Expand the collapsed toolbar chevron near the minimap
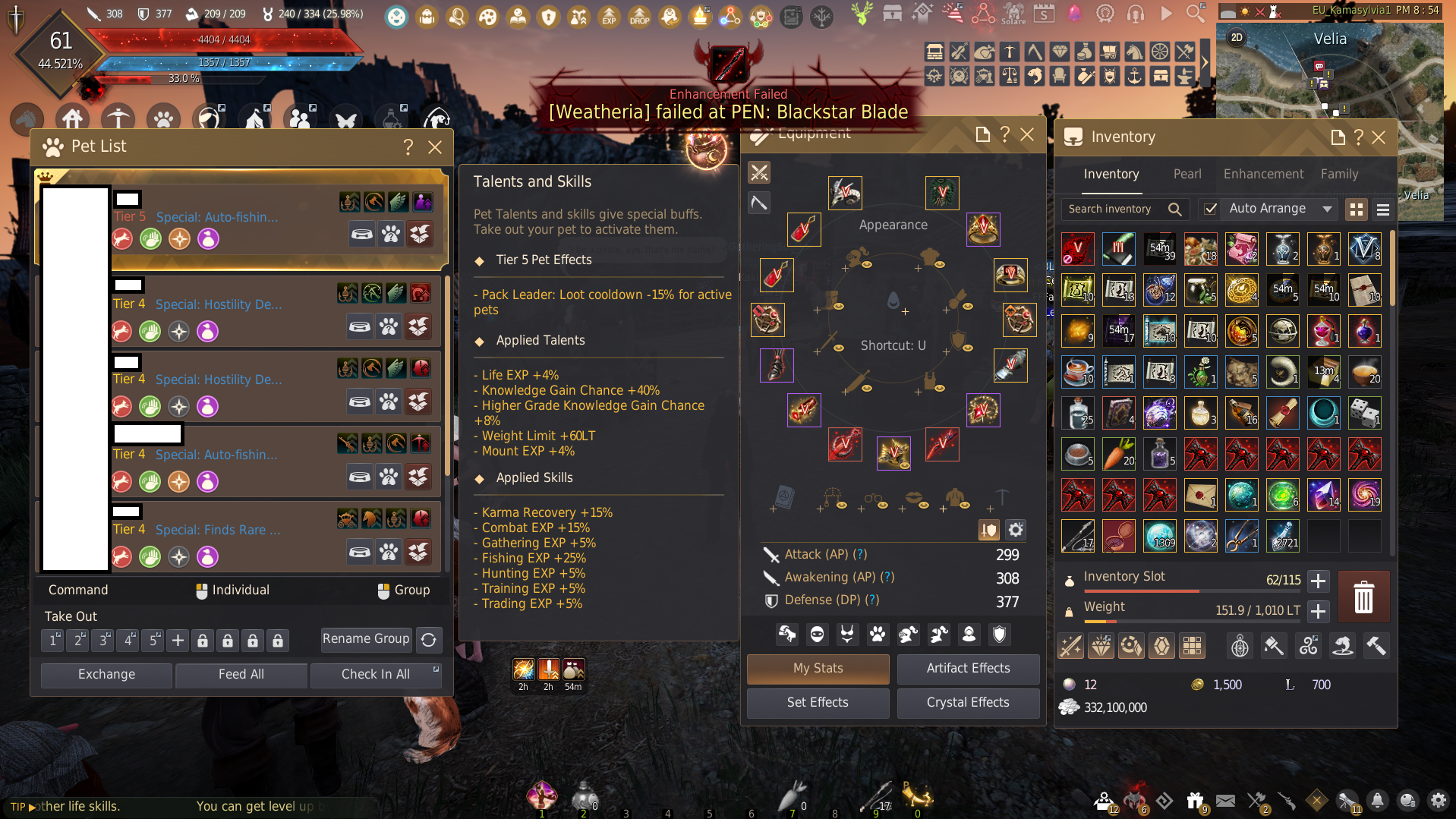 (1205, 61)
